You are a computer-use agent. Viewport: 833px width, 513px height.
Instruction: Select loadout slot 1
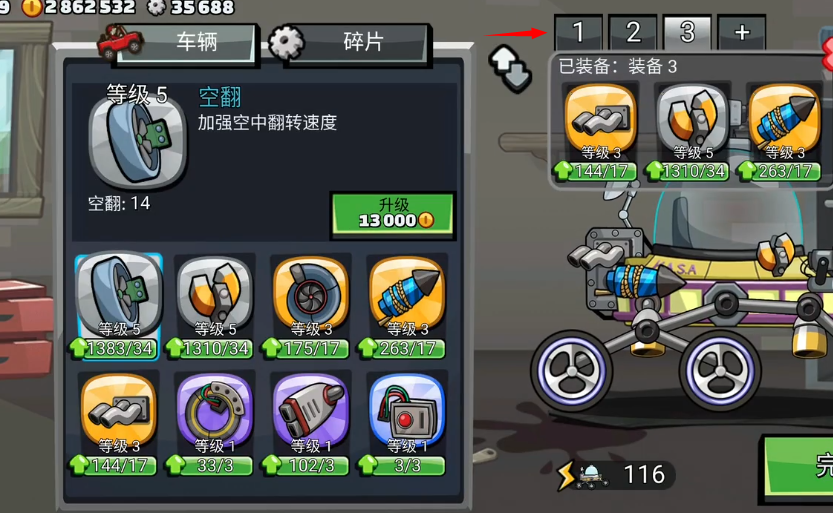point(578,32)
